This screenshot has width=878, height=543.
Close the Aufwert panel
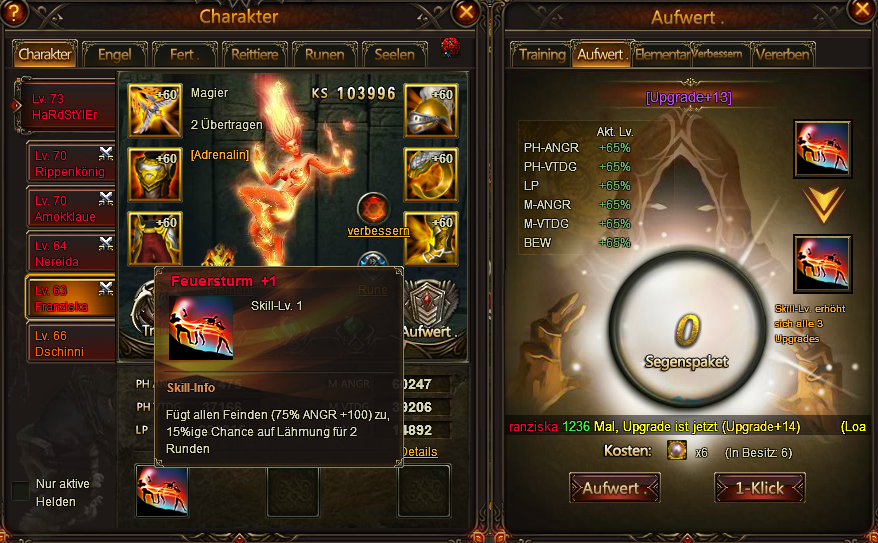(x=863, y=10)
